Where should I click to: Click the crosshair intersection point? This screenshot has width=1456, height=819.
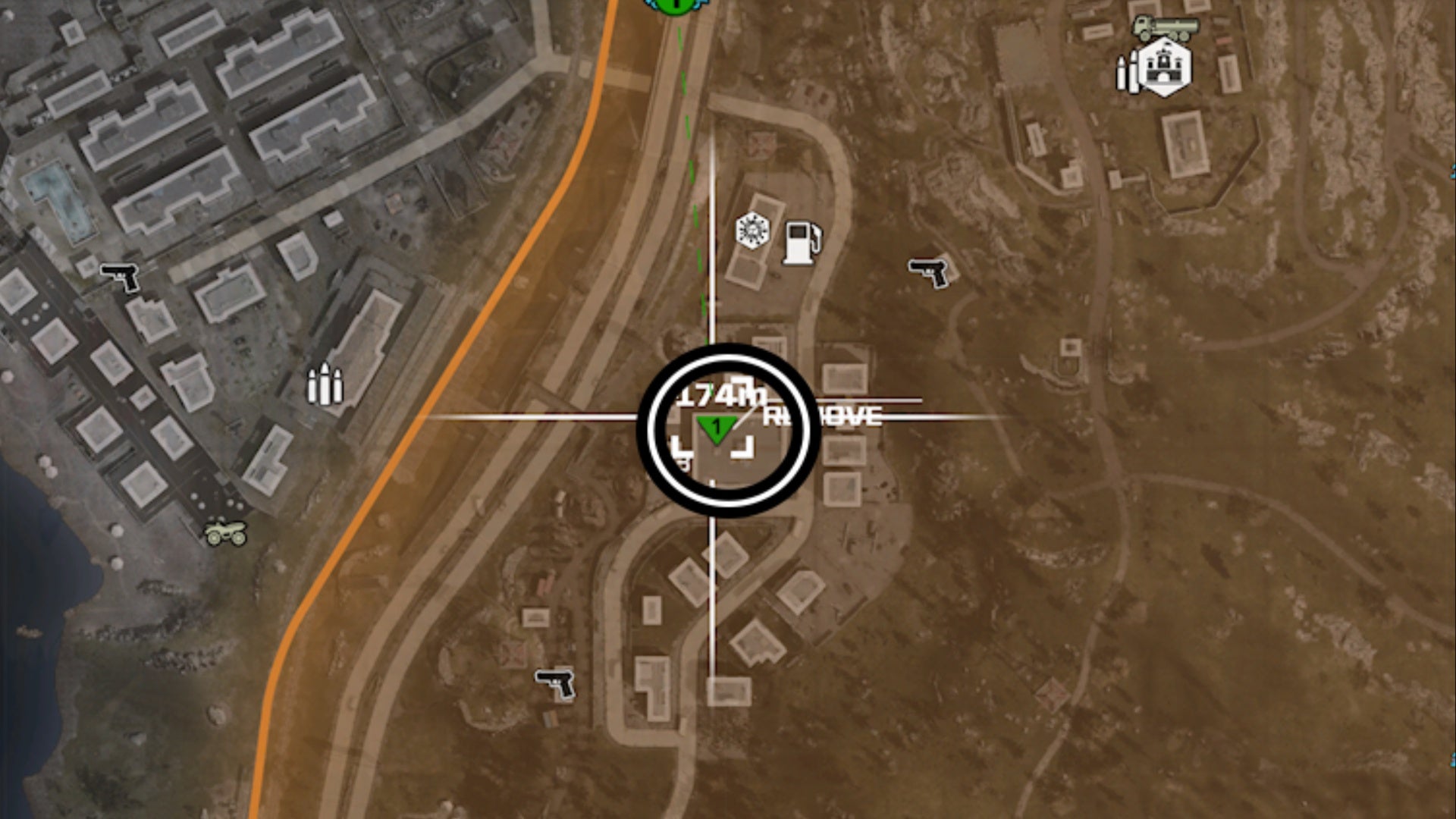(713, 417)
